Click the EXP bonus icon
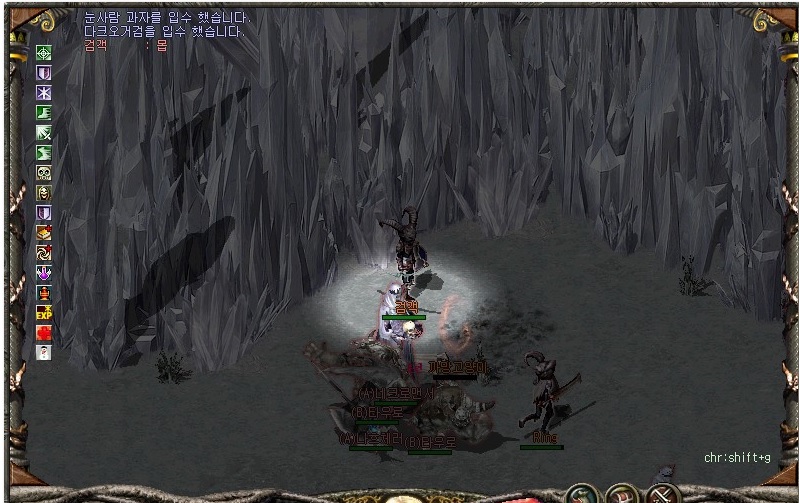The width and height of the screenshot is (799, 503). tap(44, 312)
